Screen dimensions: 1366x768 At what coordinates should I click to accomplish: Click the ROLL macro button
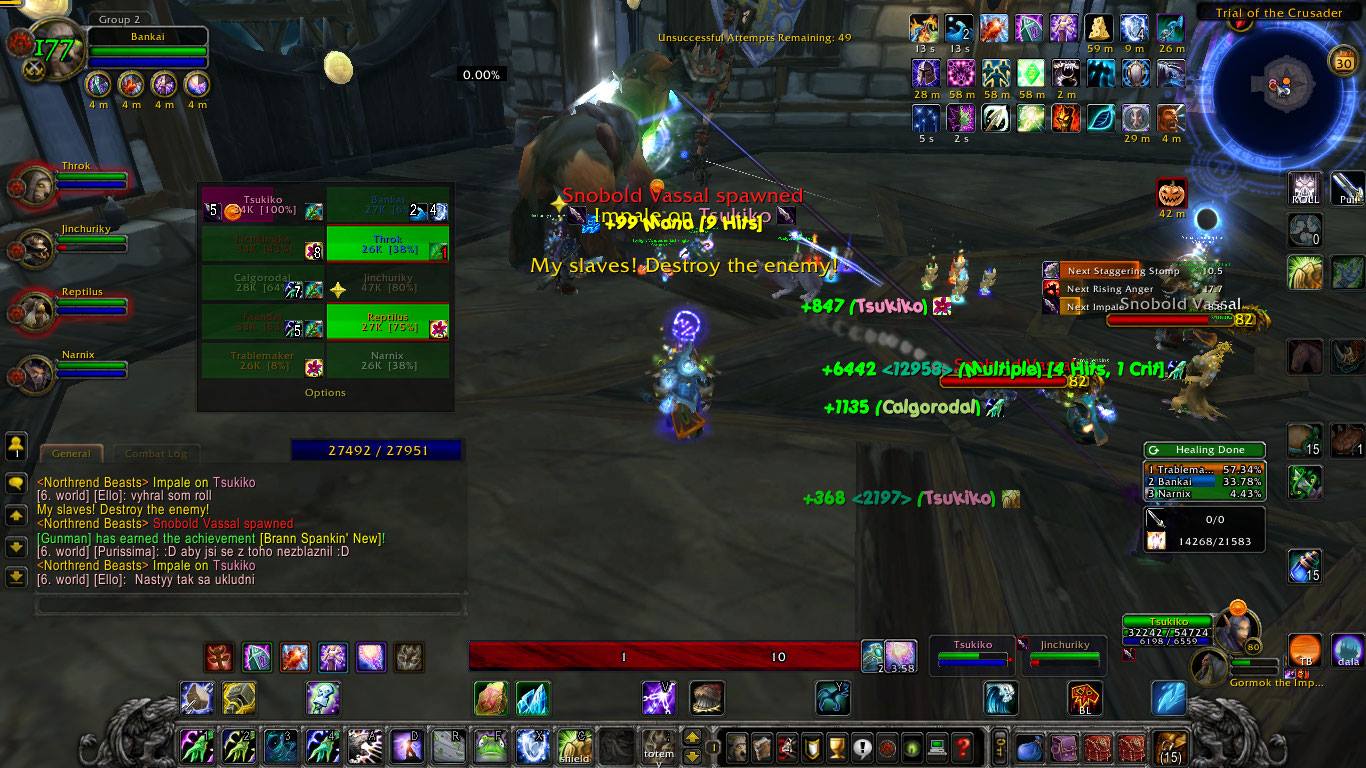1304,188
